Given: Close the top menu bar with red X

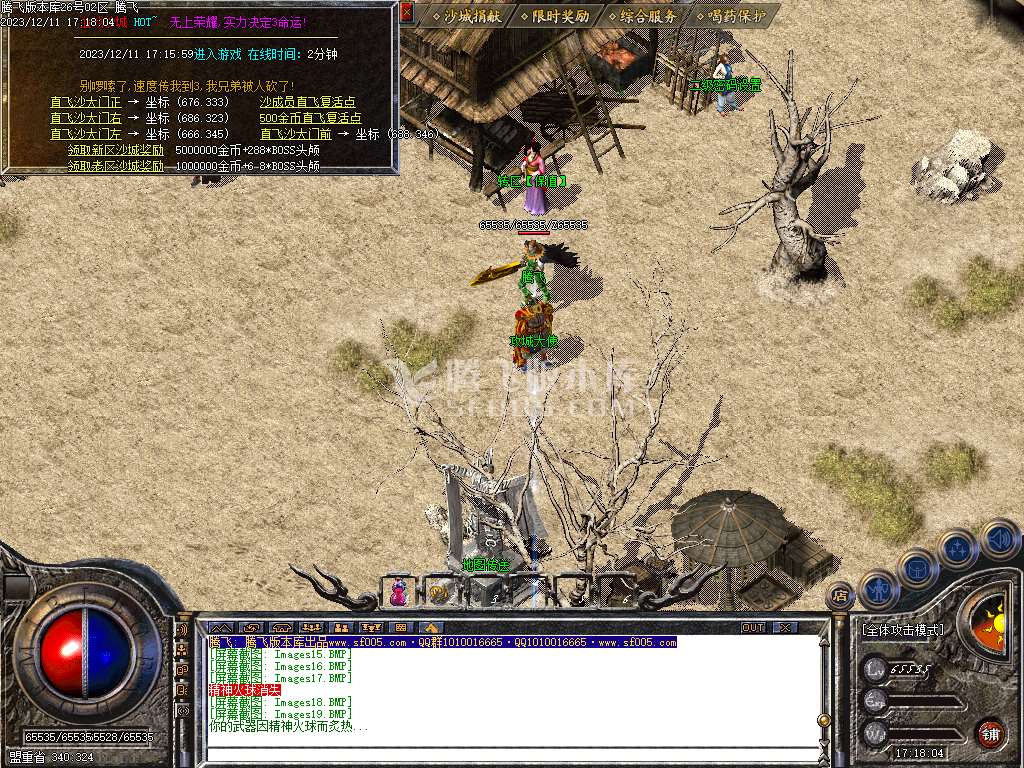Looking at the screenshot, I should [x=406, y=12].
